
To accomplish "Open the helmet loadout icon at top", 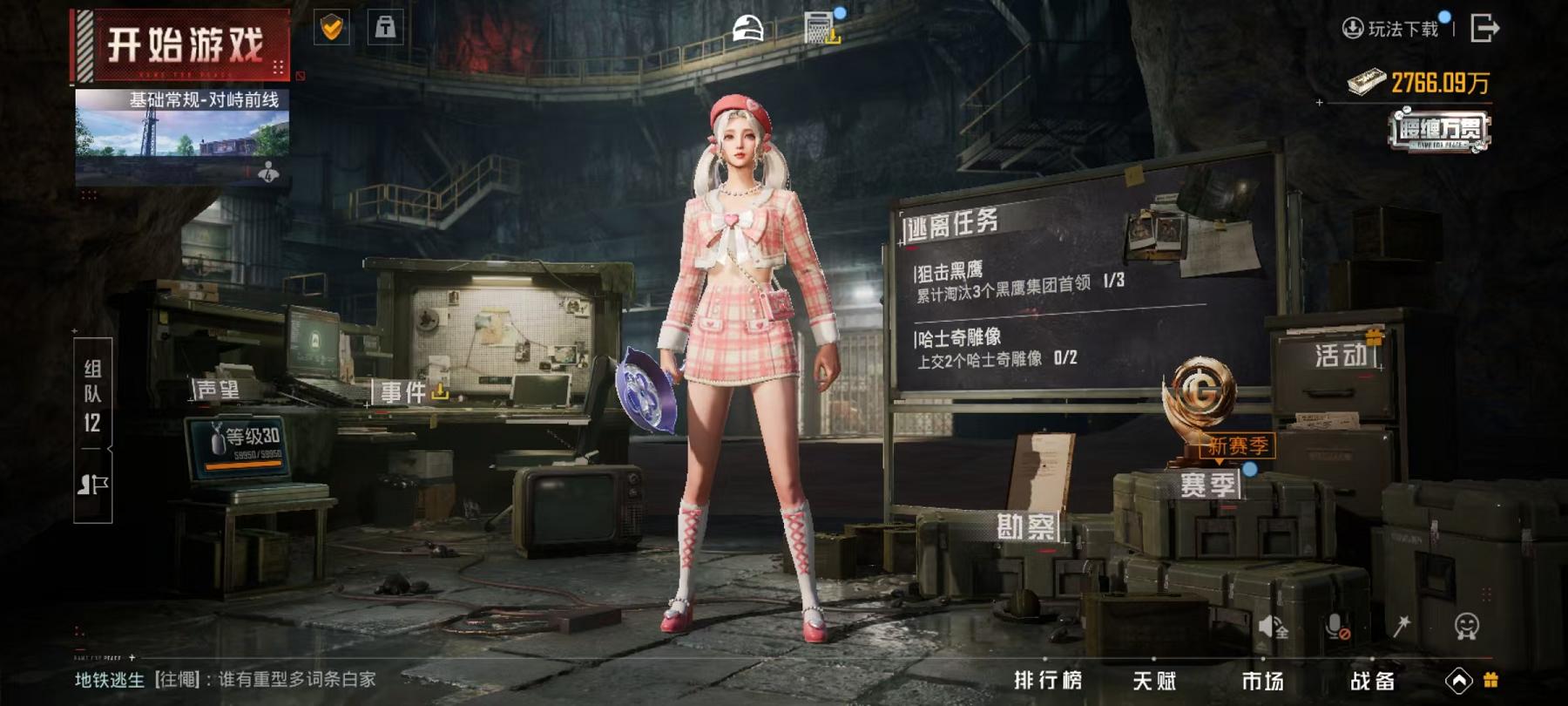I will click(x=747, y=26).
